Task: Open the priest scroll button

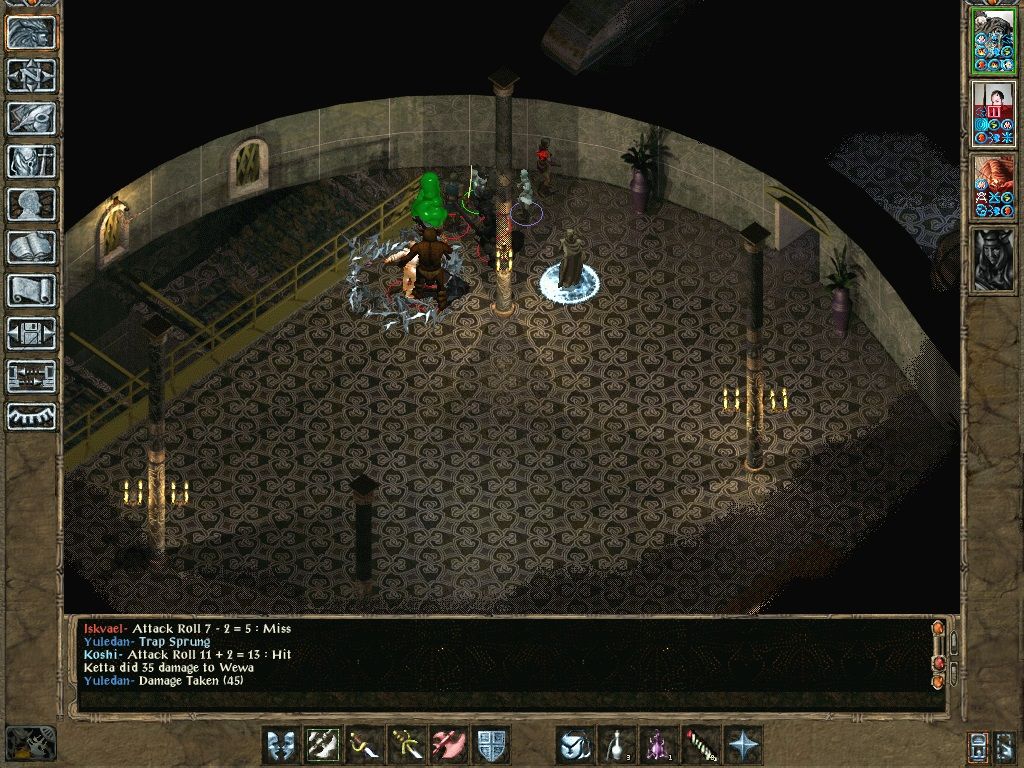Action: coord(32,290)
